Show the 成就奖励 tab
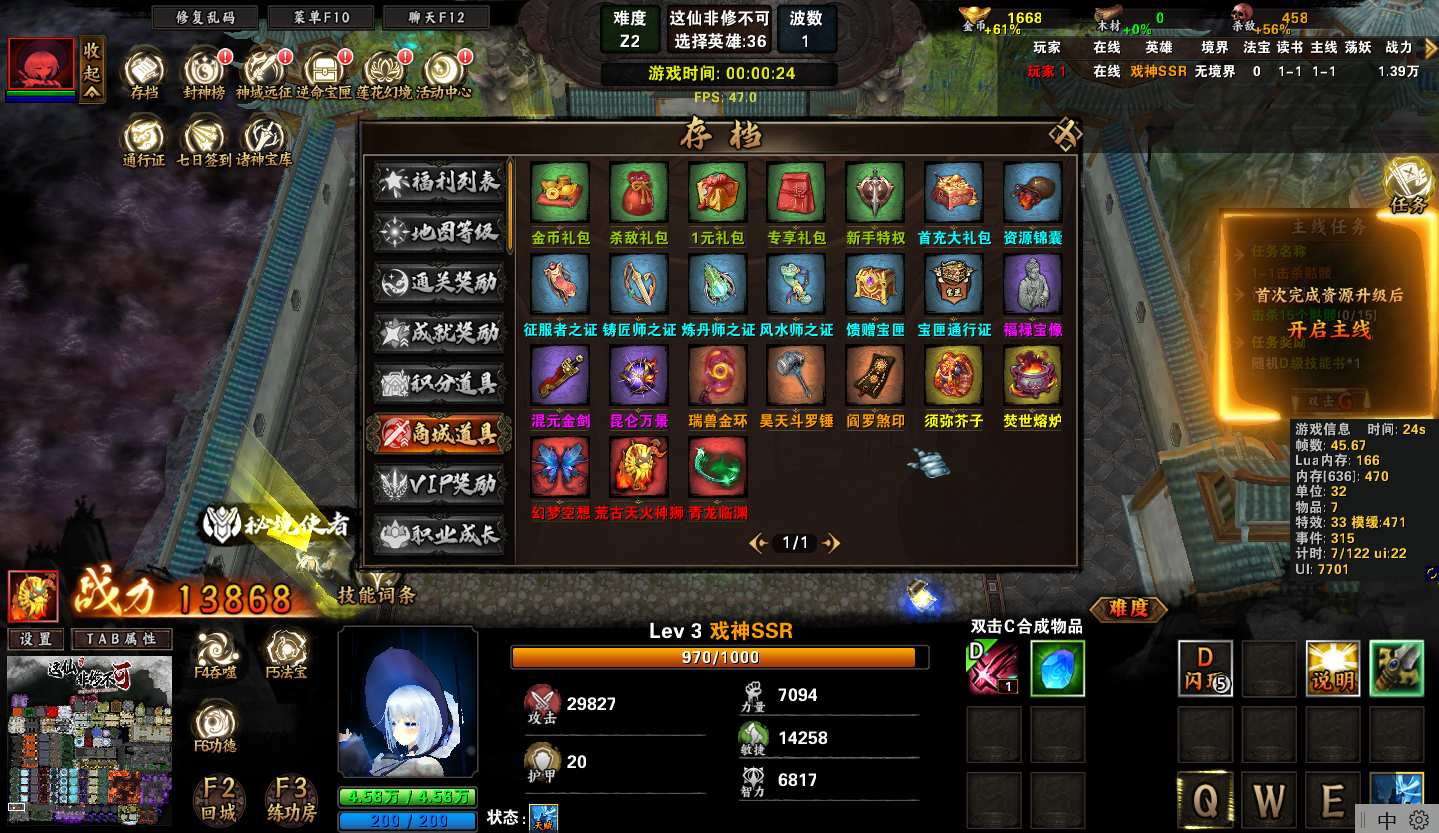 pyautogui.click(x=440, y=333)
